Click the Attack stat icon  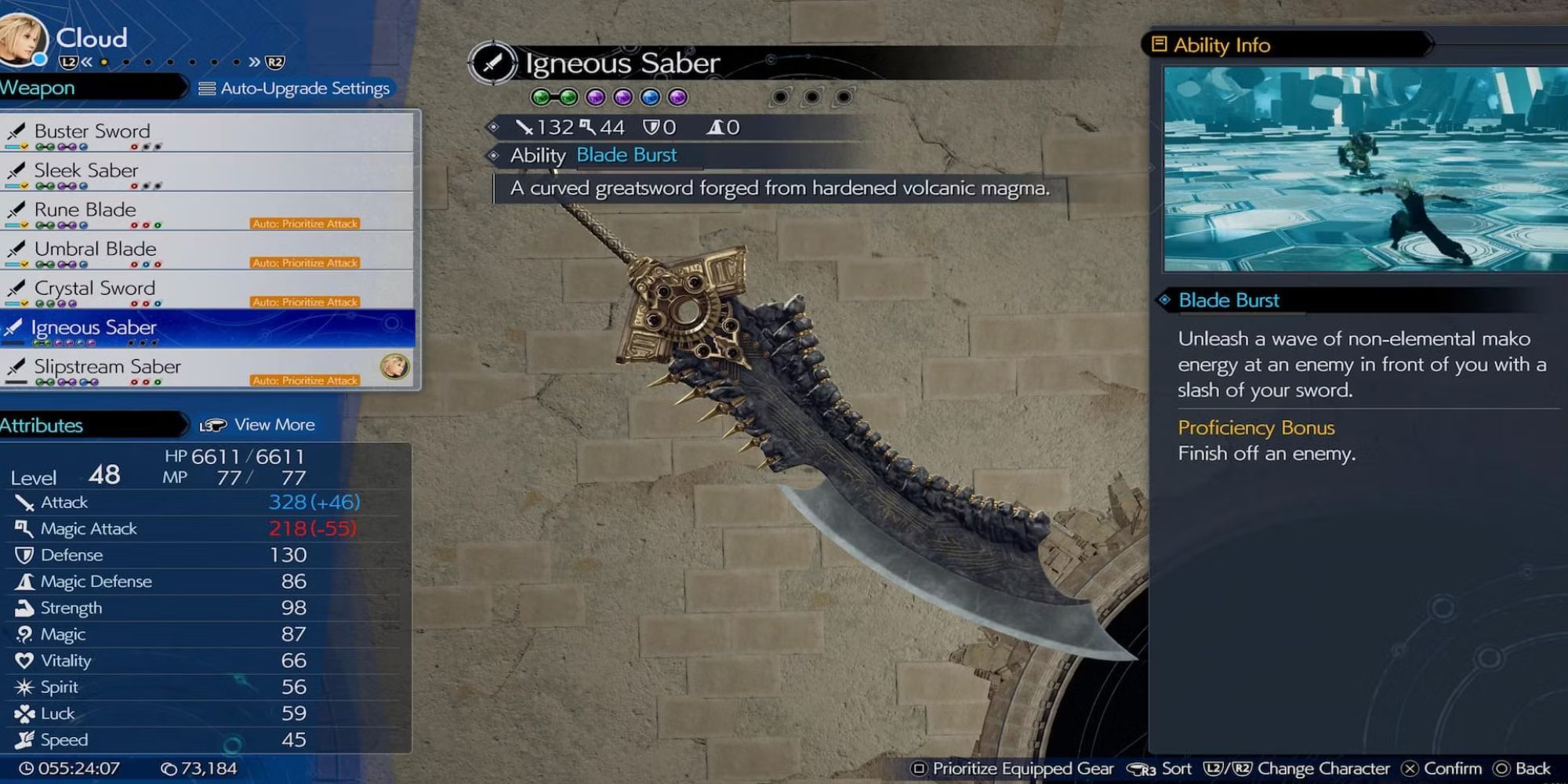[26, 502]
